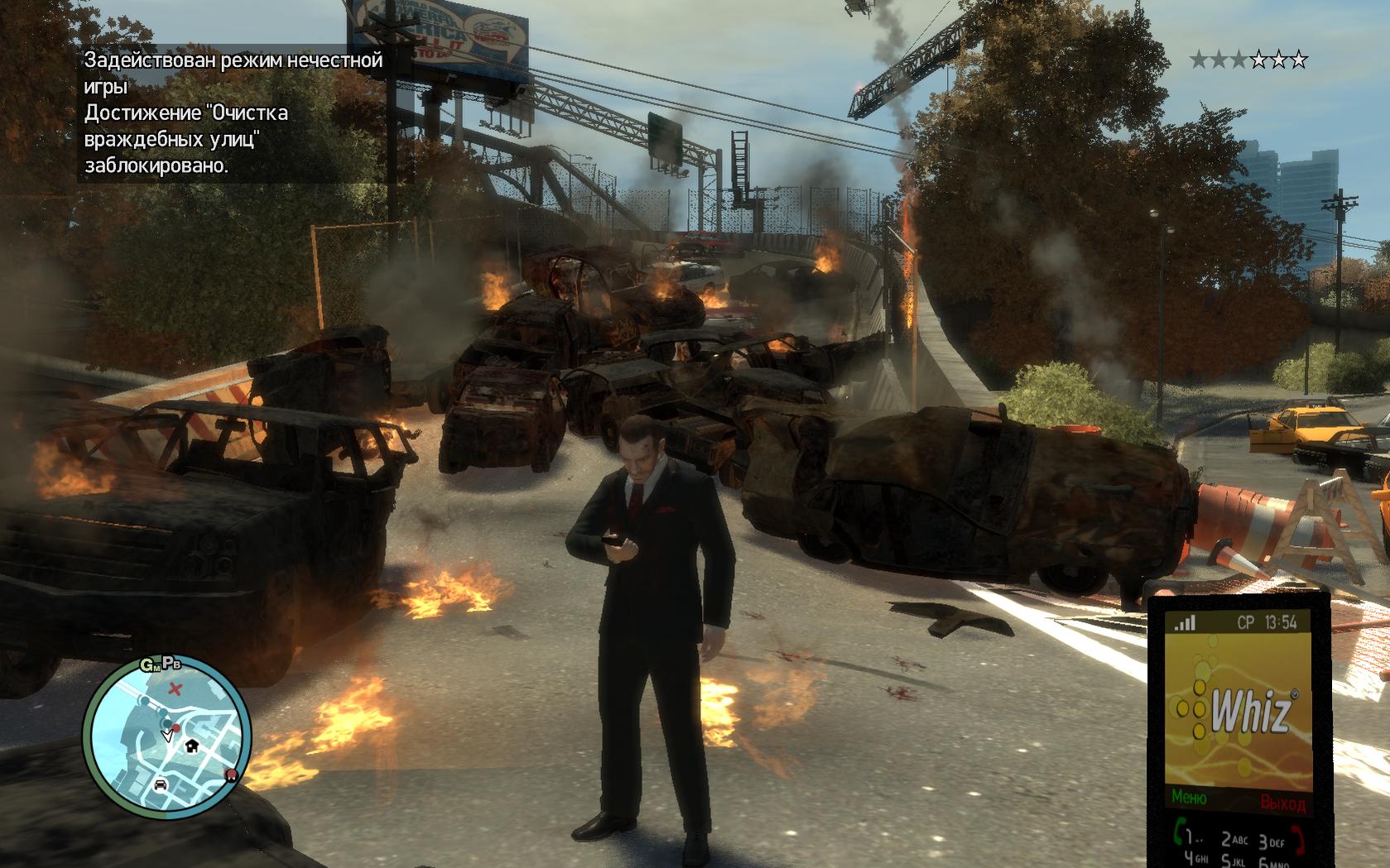Dial the 3 DEF key on the phone
The width and height of the screenshot is (1390, 868).
point(1273,842)
